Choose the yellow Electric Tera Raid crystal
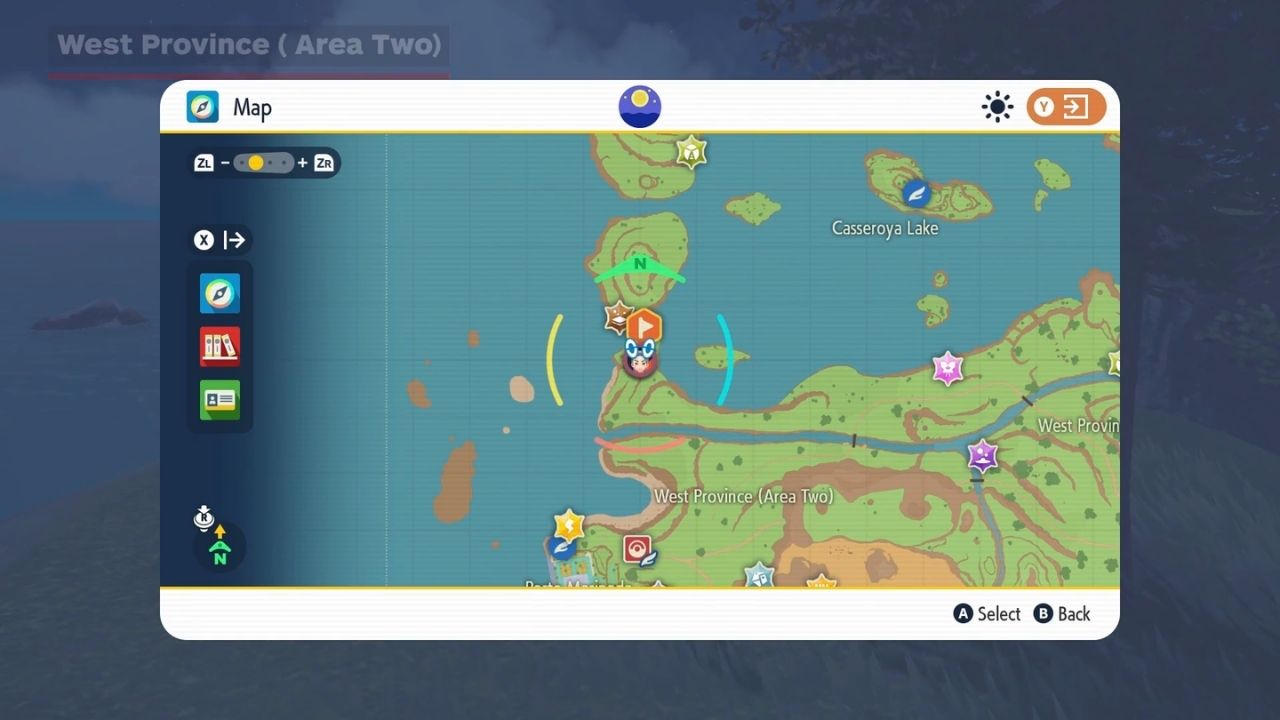Screen dimensions: 1280x720 [x=569, y=524]
